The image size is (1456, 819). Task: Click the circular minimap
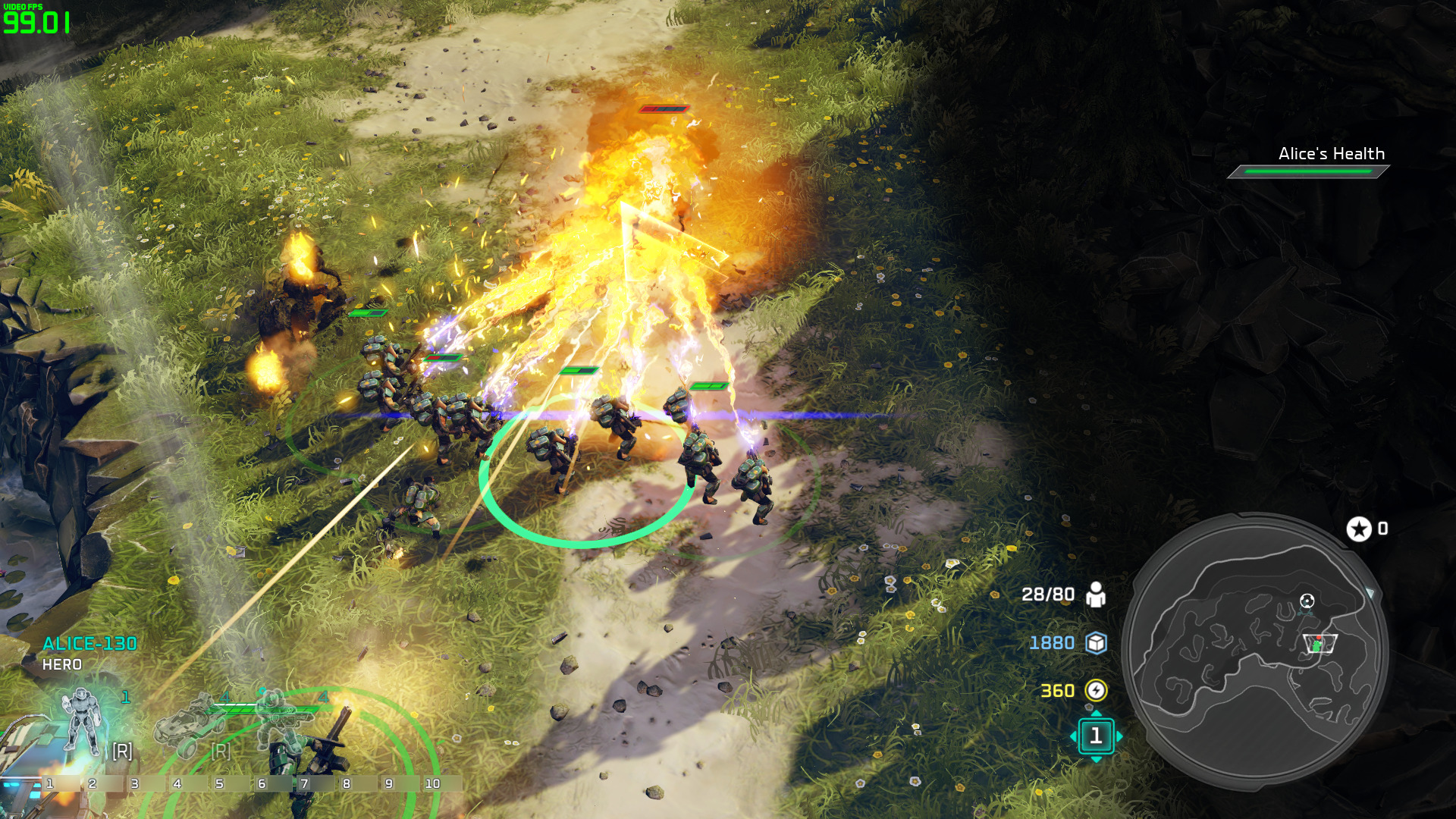(x=1255, y=651)
